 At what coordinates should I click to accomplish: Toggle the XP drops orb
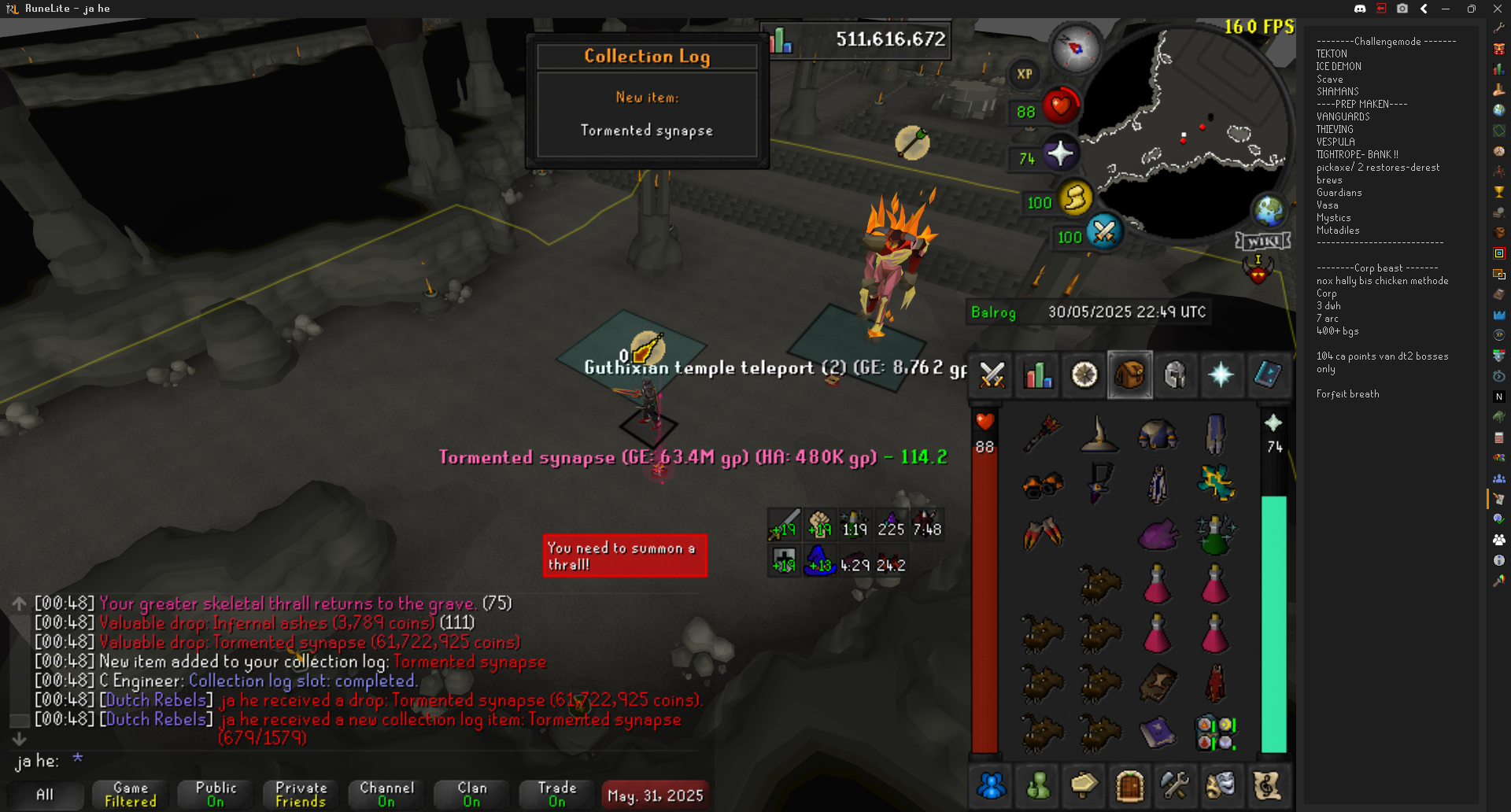(1024, 74)
